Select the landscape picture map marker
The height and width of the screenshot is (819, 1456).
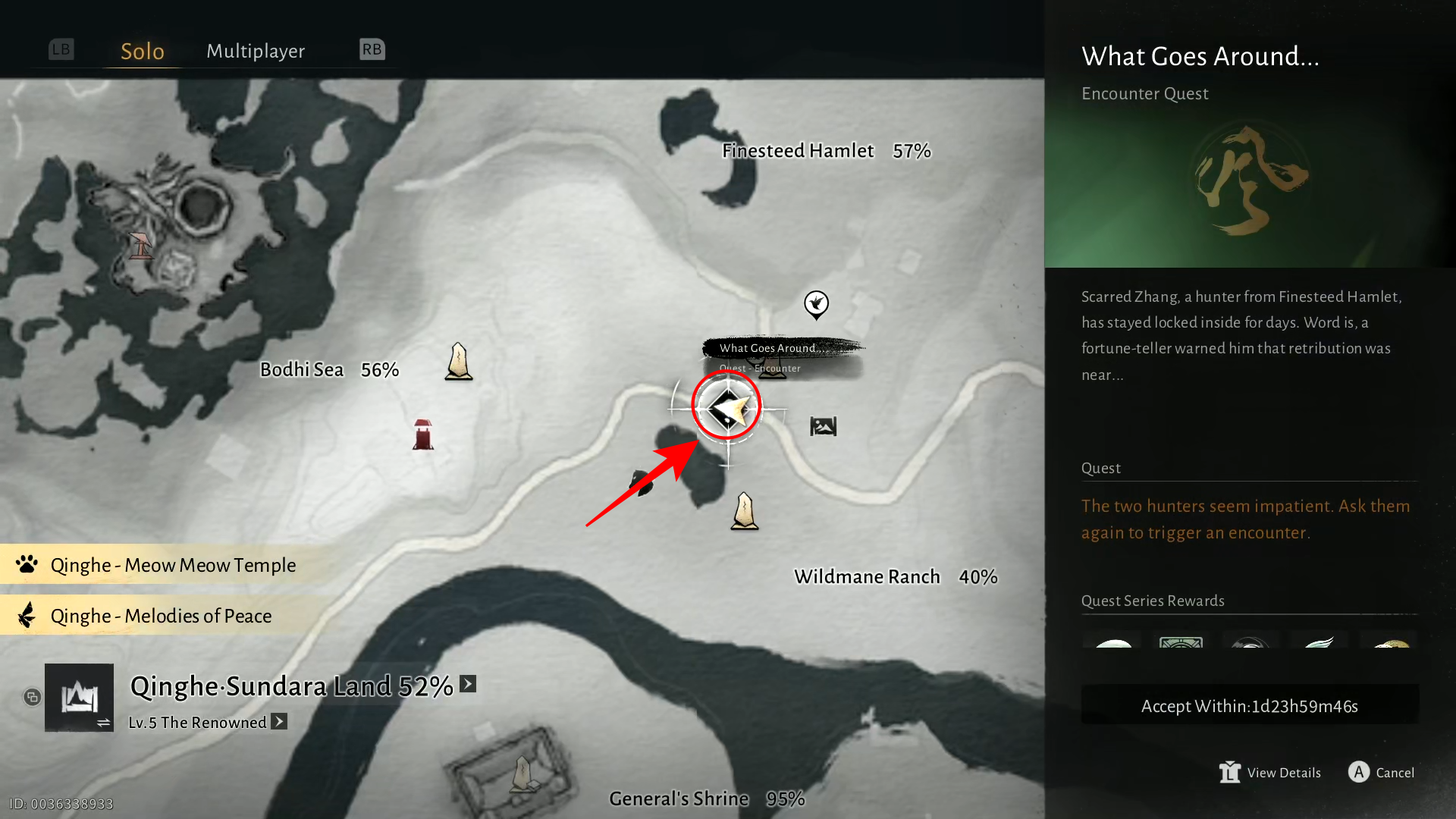(x=823, y=426)
